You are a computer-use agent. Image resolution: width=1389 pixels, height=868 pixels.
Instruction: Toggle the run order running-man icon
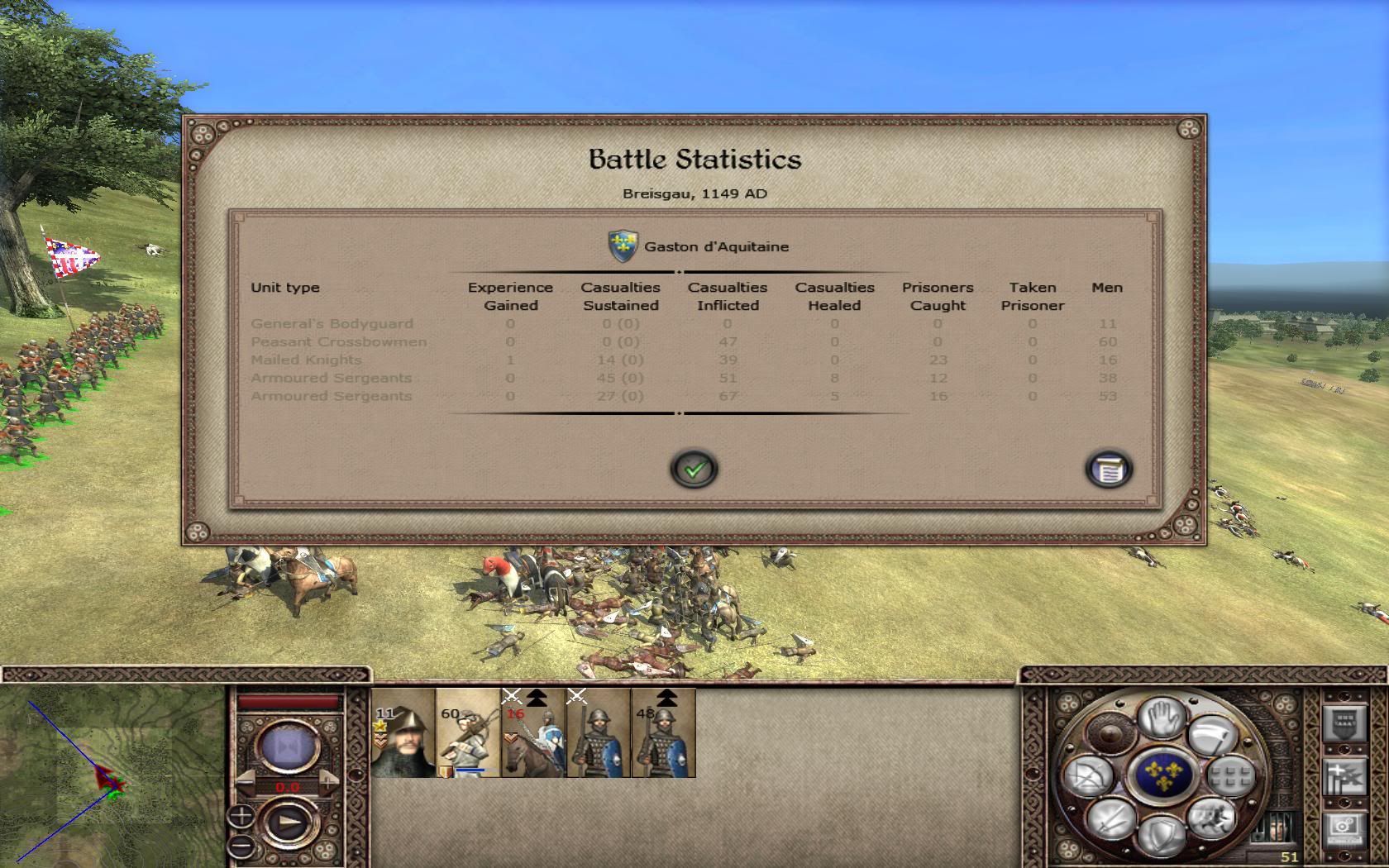coord(1210,818)
